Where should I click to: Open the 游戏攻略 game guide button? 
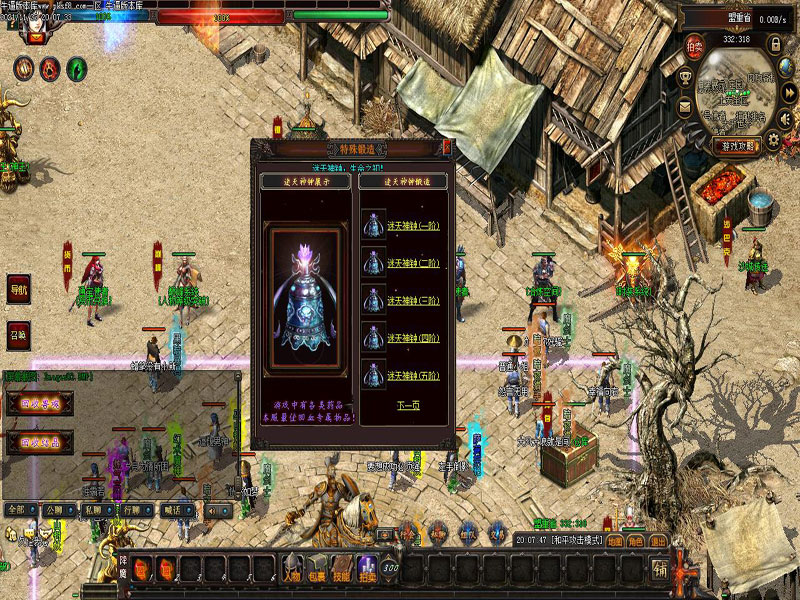tap(739, 145)
